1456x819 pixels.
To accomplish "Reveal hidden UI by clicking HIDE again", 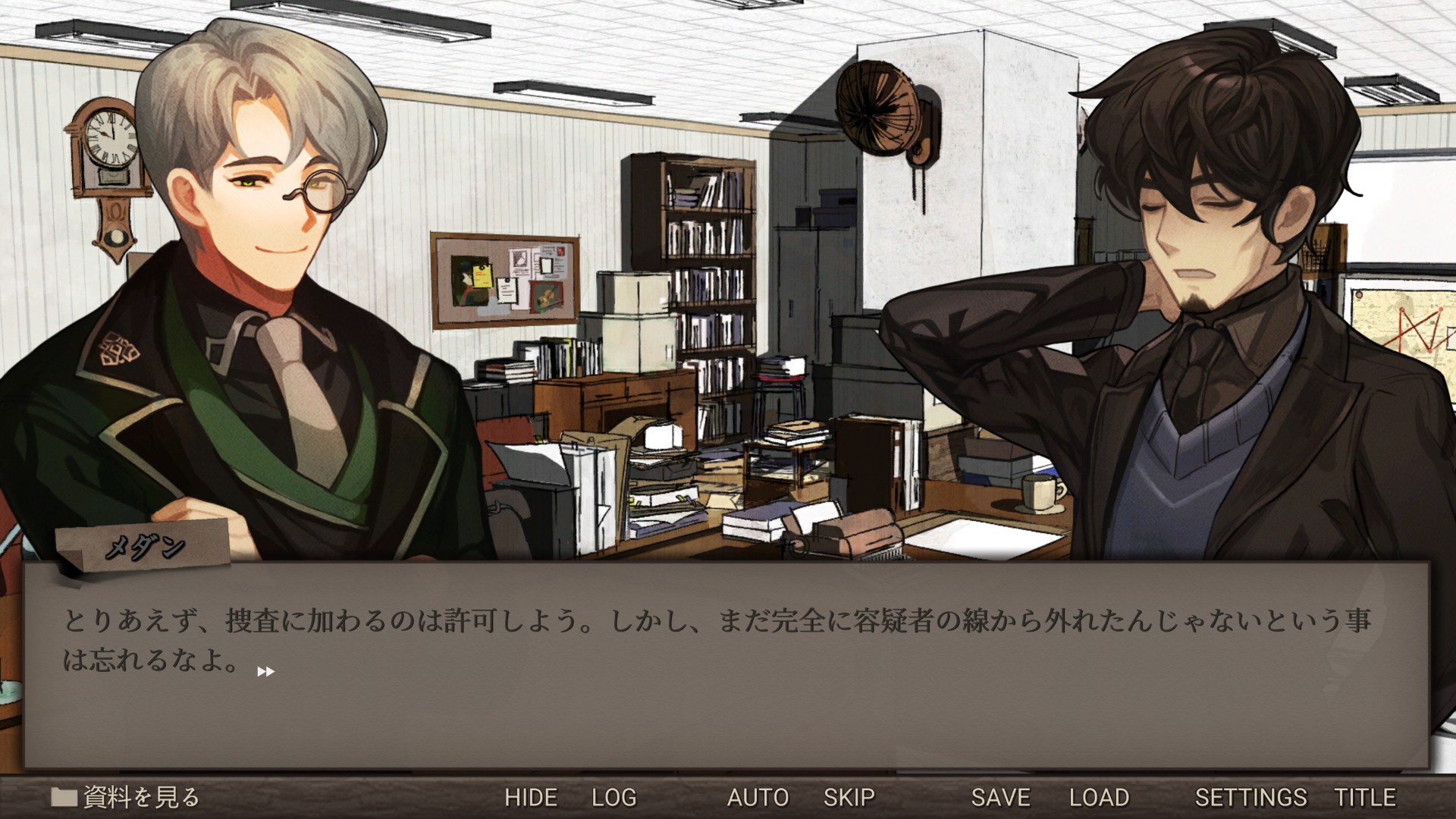I will tap(532, 797).
